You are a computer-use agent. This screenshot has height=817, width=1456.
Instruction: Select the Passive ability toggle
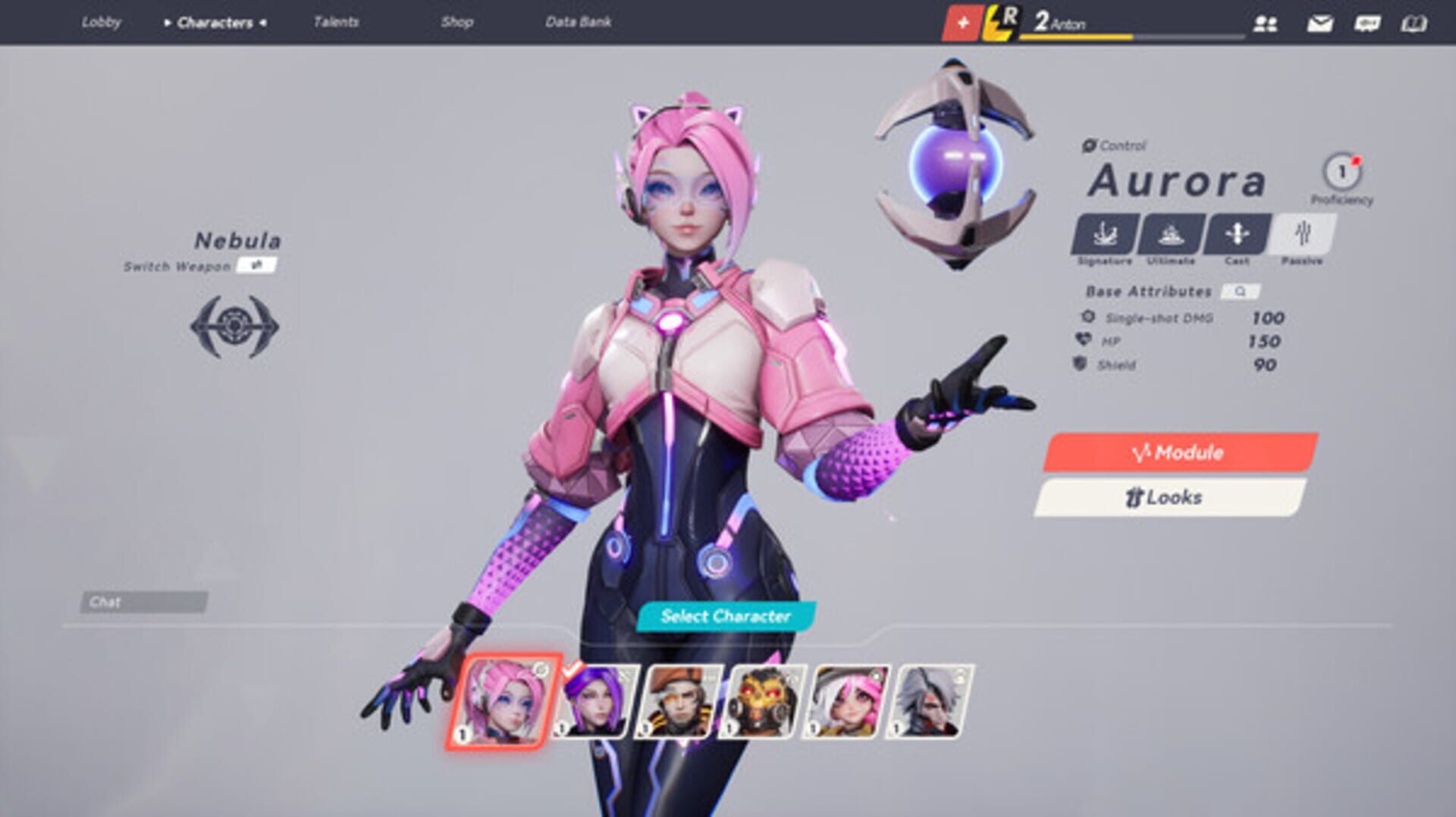click(1303, 236)
